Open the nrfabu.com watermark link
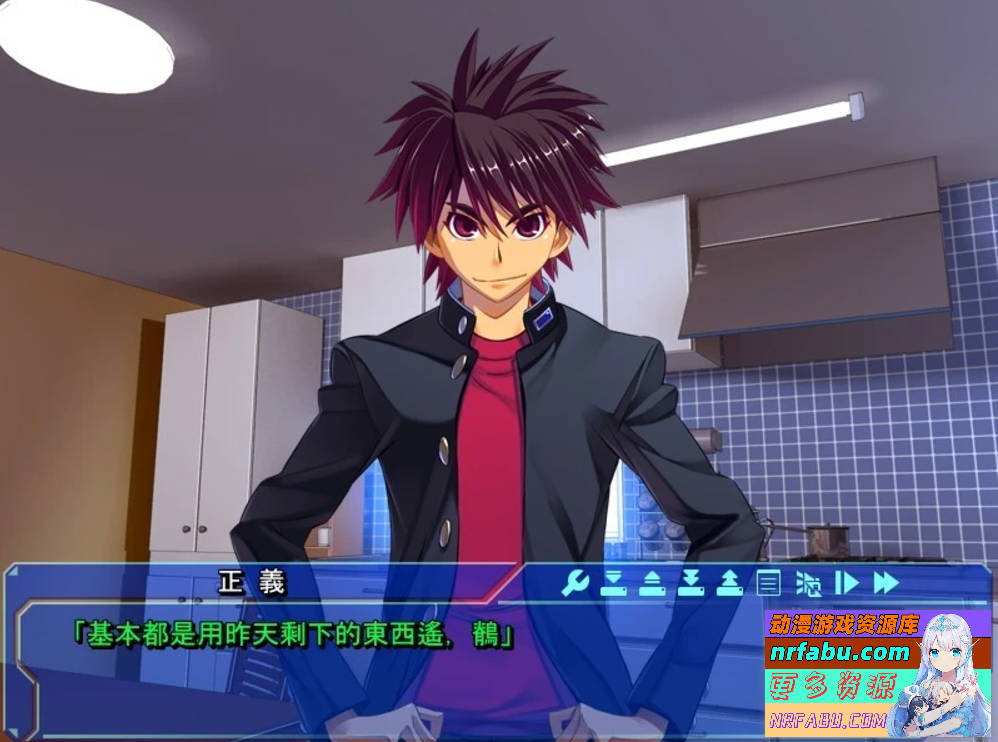This screenshot has width=998, height=742. click(840, 654)
